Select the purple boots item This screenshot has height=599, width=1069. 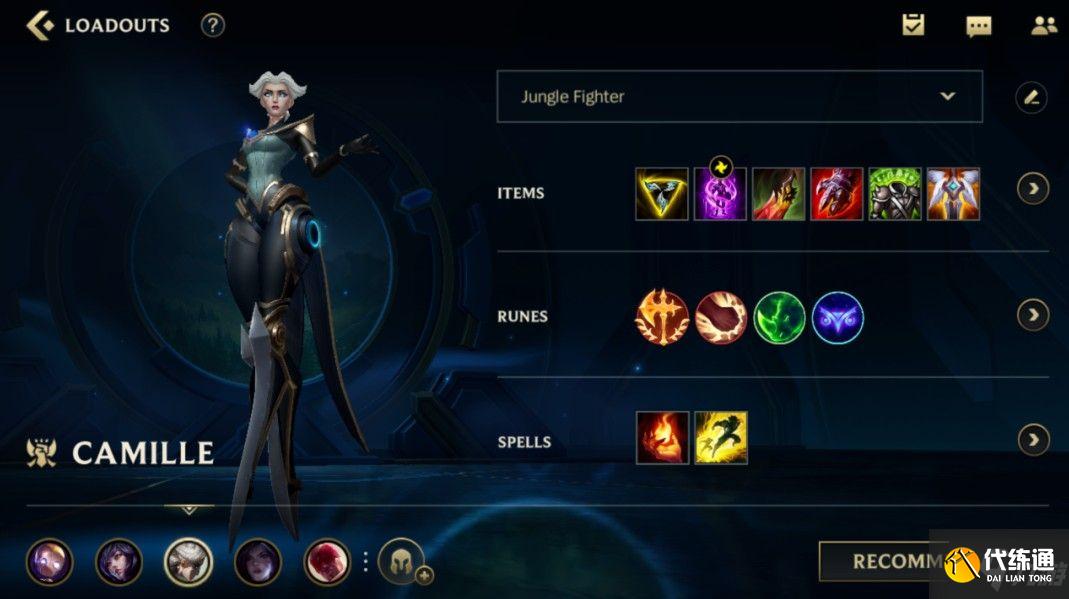(x=720, y=194)
